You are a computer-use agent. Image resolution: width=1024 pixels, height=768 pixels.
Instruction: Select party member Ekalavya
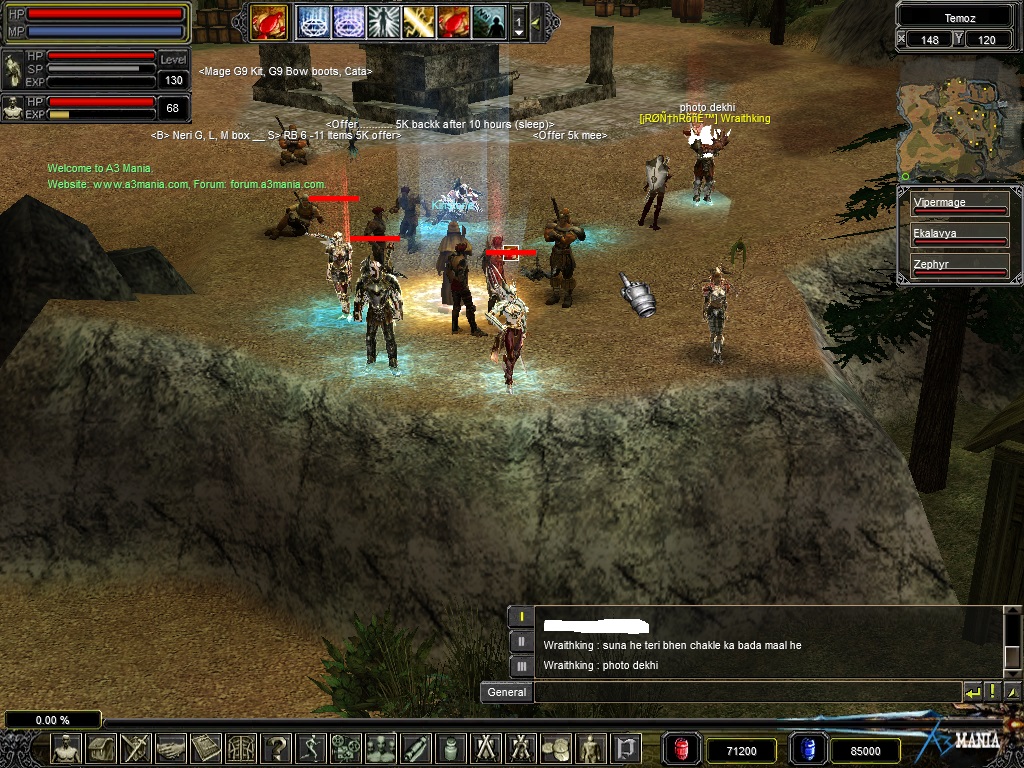959,235
